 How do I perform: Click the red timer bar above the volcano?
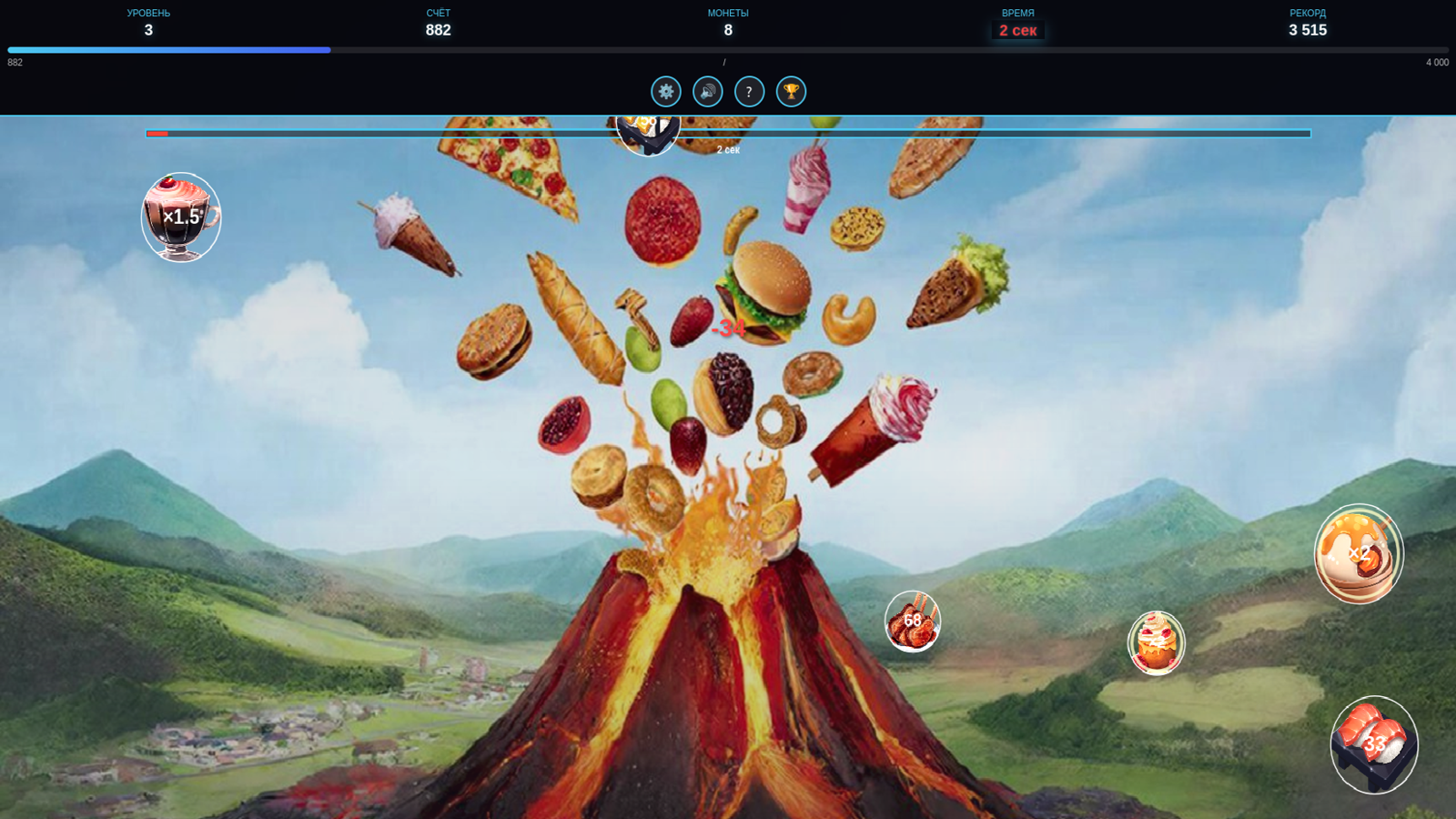(x=156, y=133)
